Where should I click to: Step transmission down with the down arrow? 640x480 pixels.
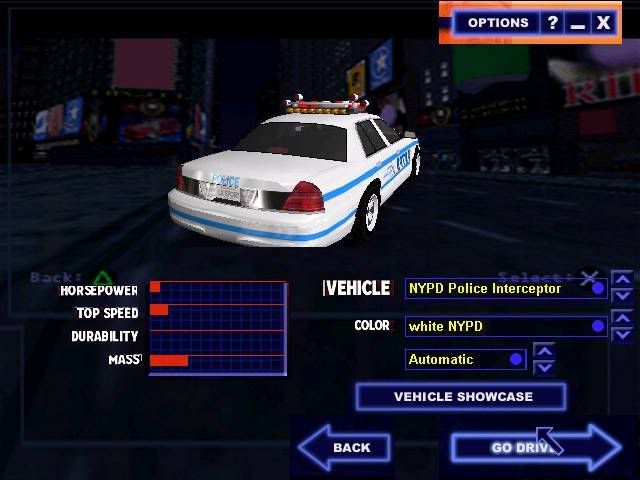[543, 367]
